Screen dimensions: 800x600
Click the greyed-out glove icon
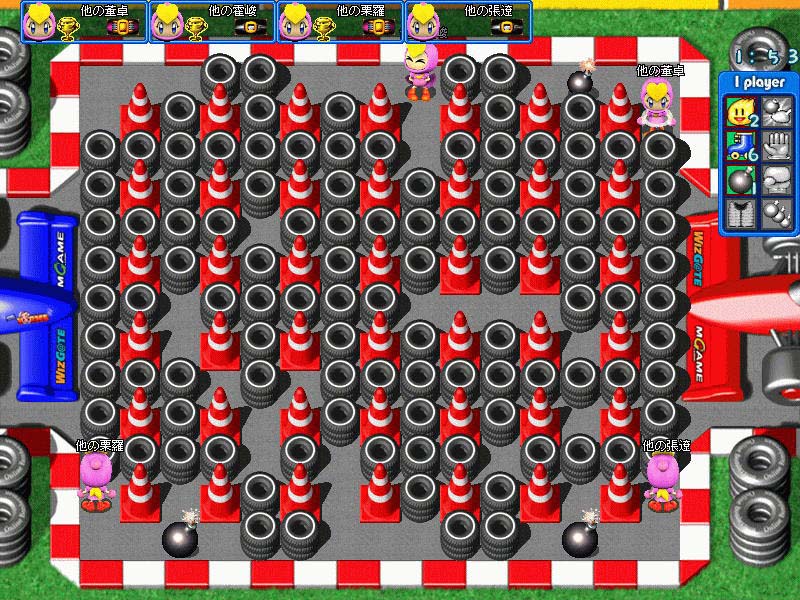point(776,146)
